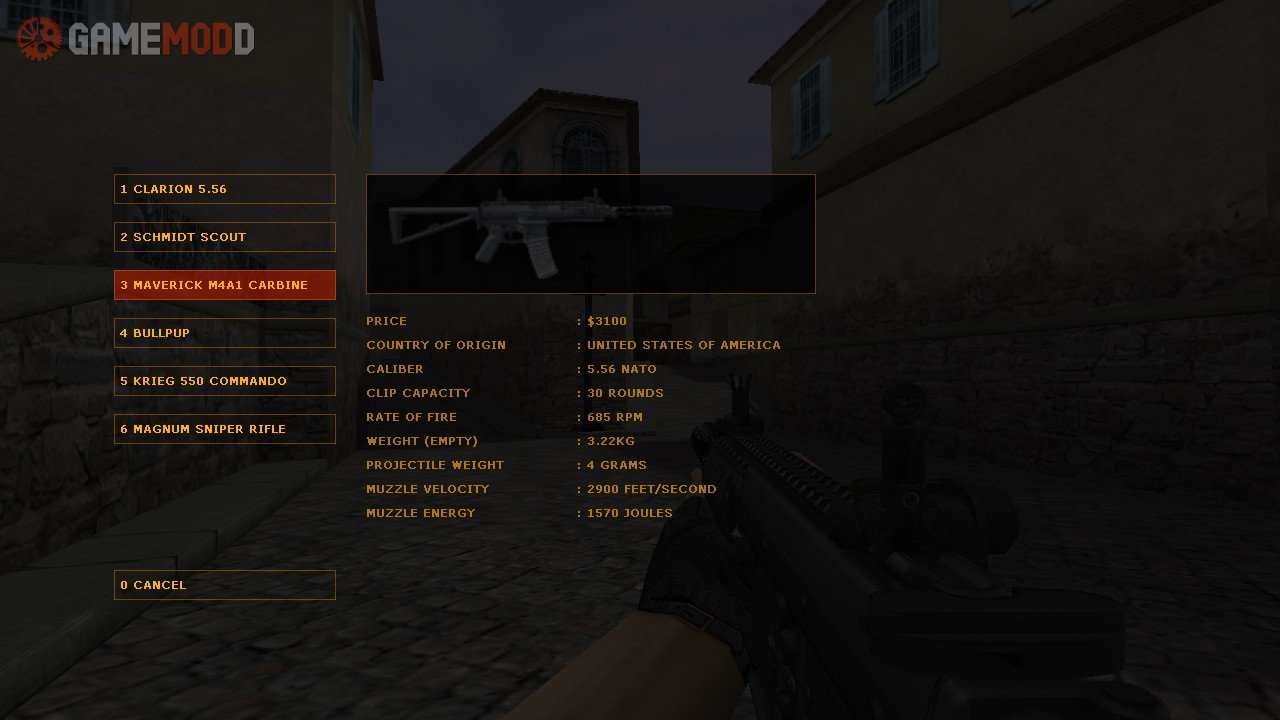Select Krieg 550 Commando
This screenshot has width=1280, height=720.
click(x=224, y=381)
